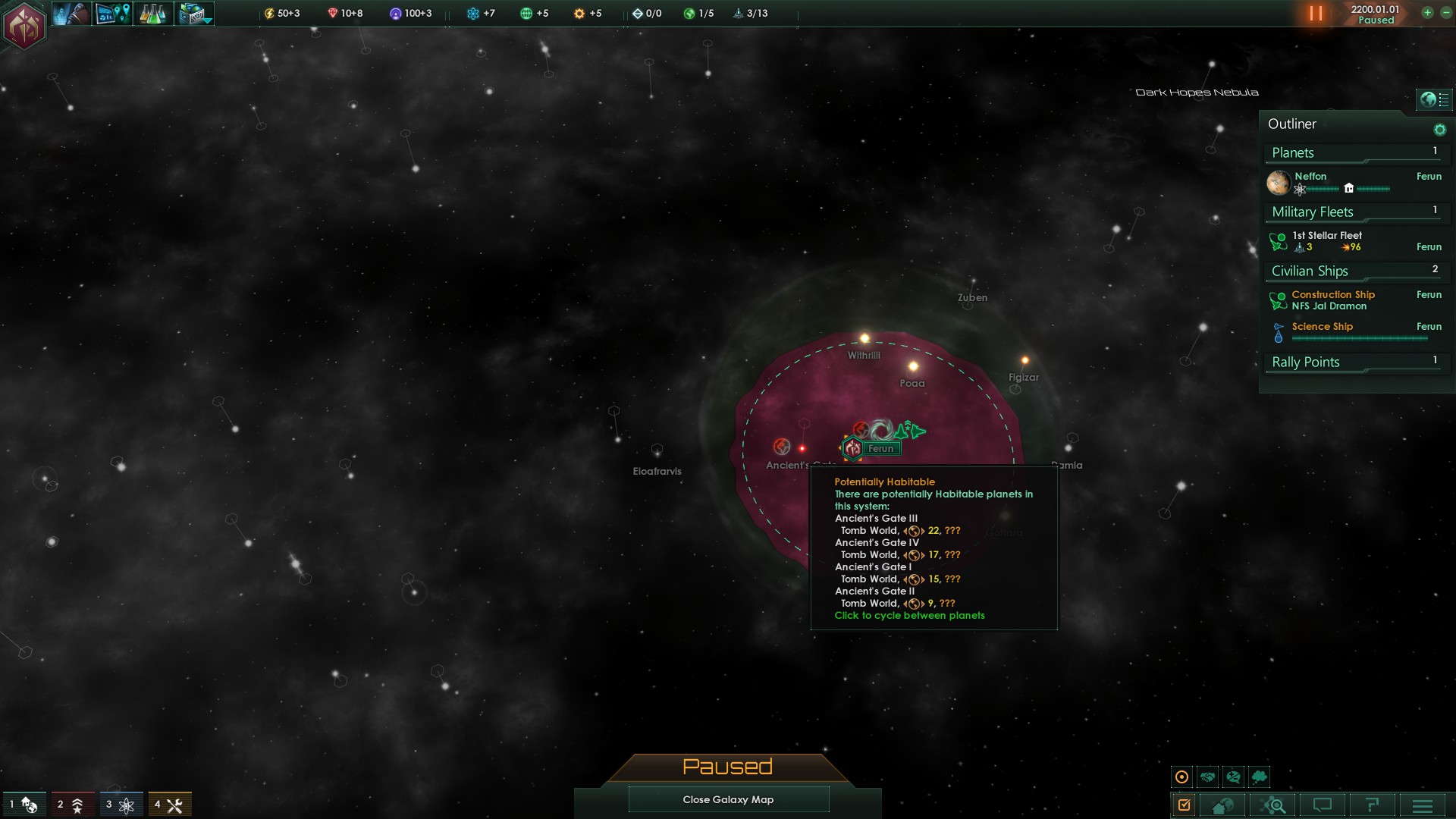Decrease game speed with the minus button

tap(1445, 12)
